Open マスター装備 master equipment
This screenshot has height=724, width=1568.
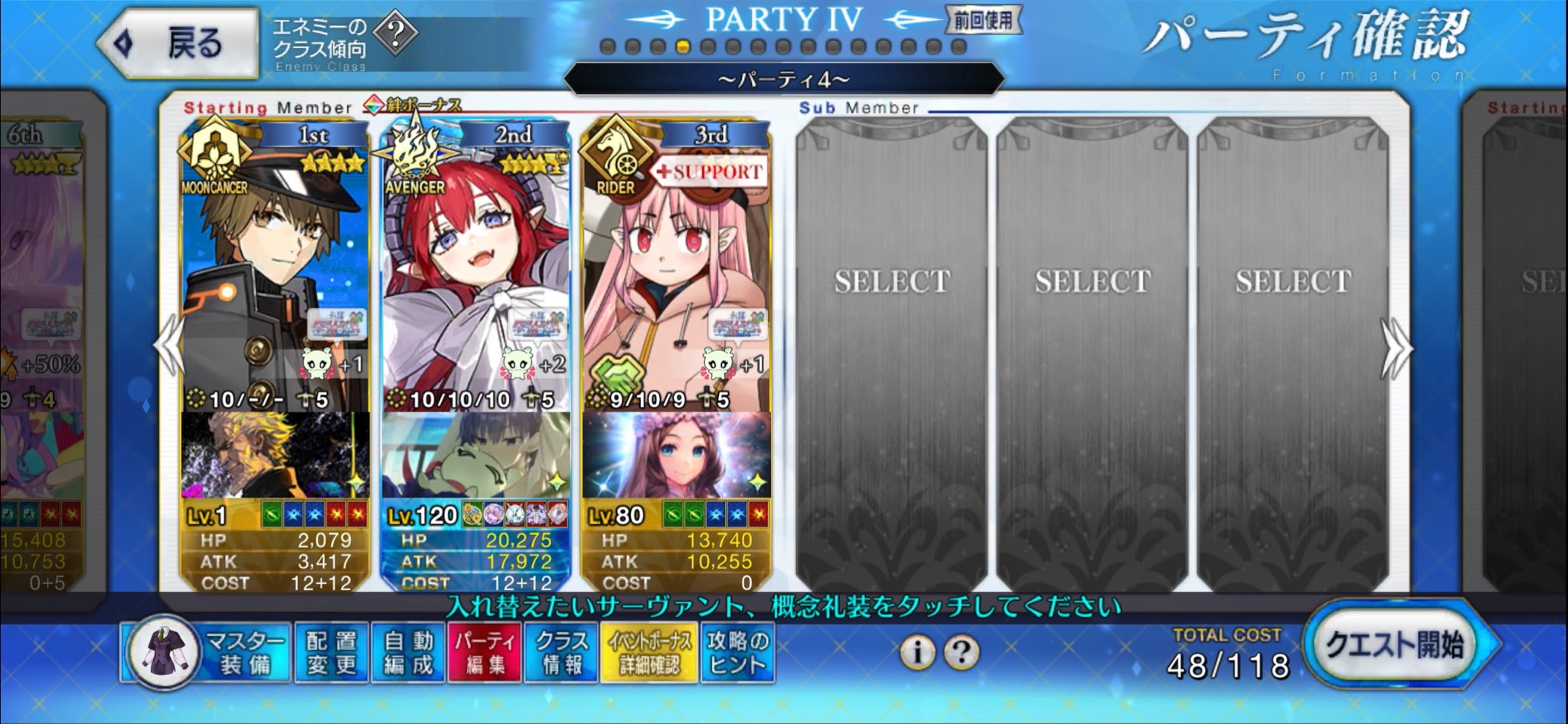point(207,653)
